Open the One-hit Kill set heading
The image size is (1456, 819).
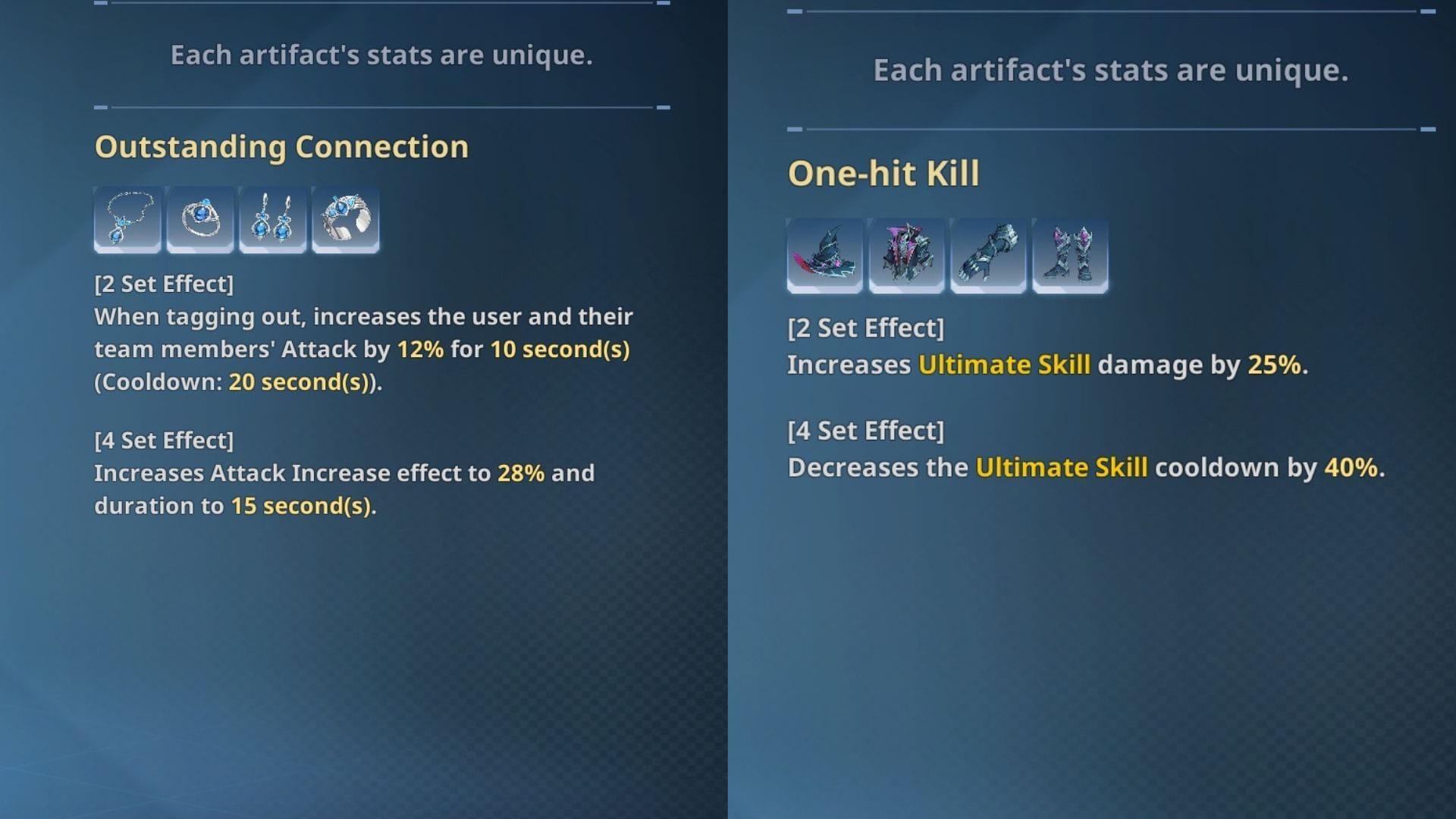tap(886, 173)
